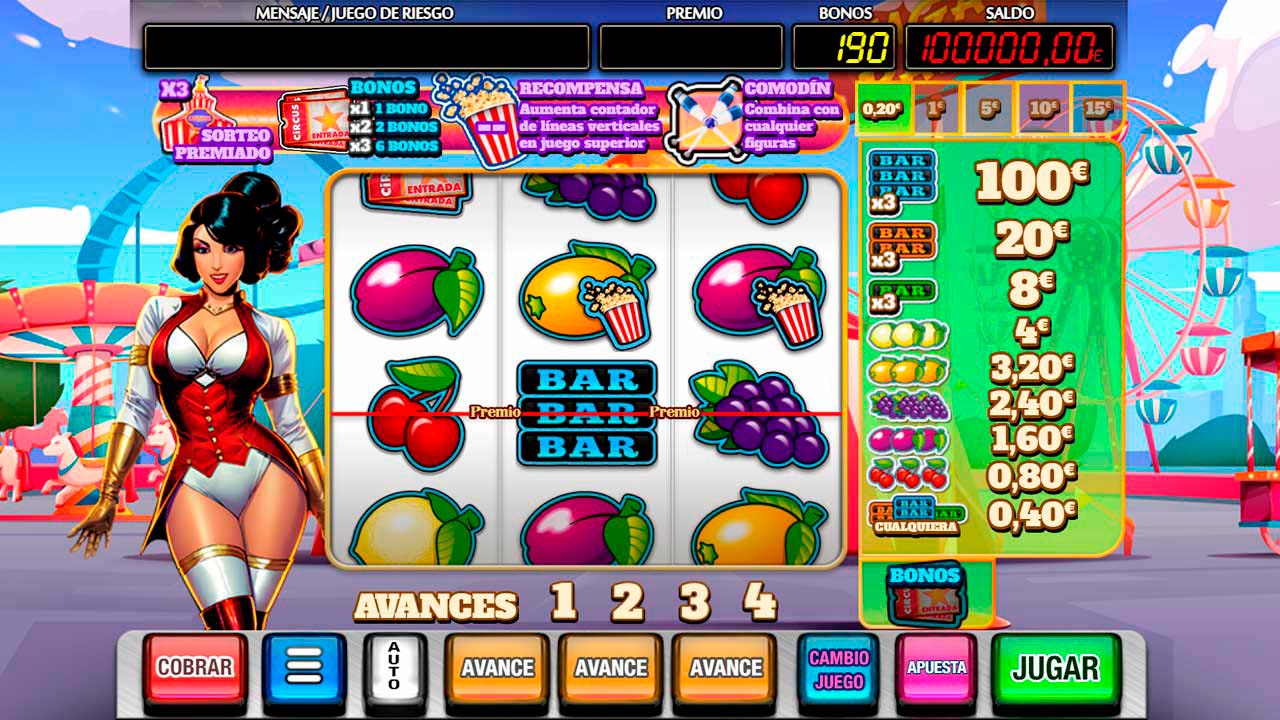Select the 5€ bet tab
This screenshot has width=1280, height=720.
click(989, 109)
